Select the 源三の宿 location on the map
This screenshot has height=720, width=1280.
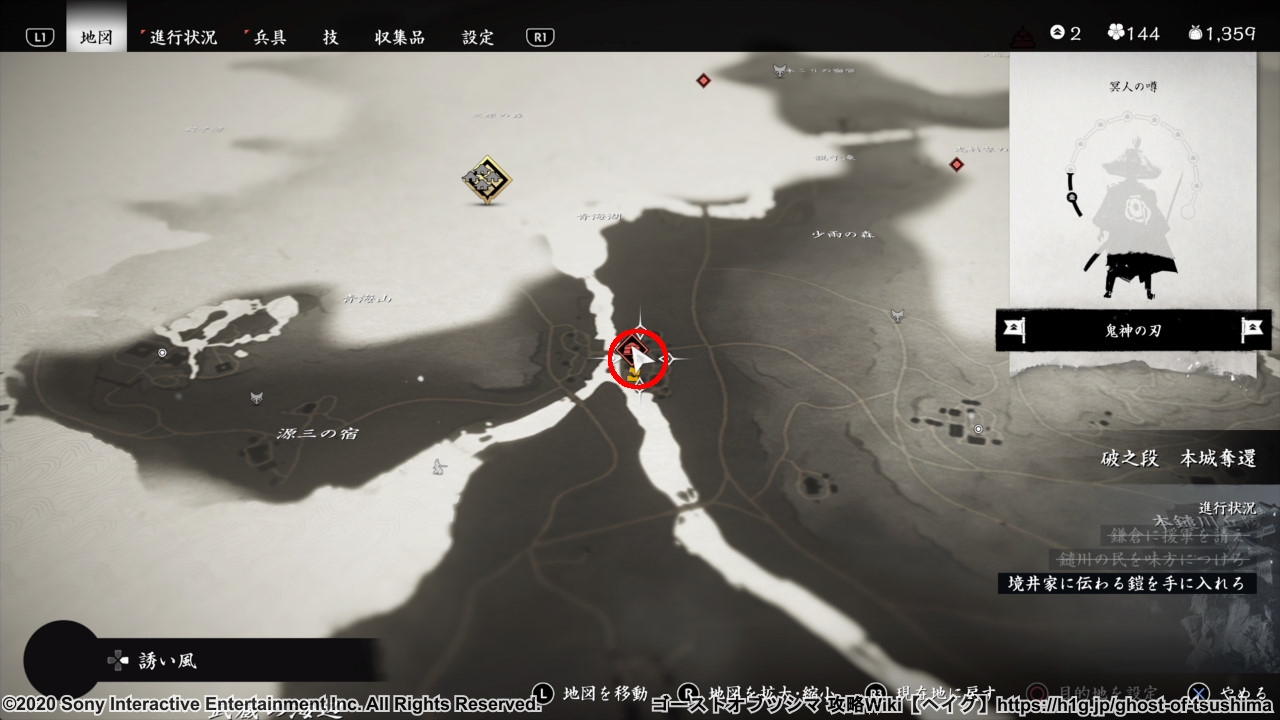coord(318,434)
